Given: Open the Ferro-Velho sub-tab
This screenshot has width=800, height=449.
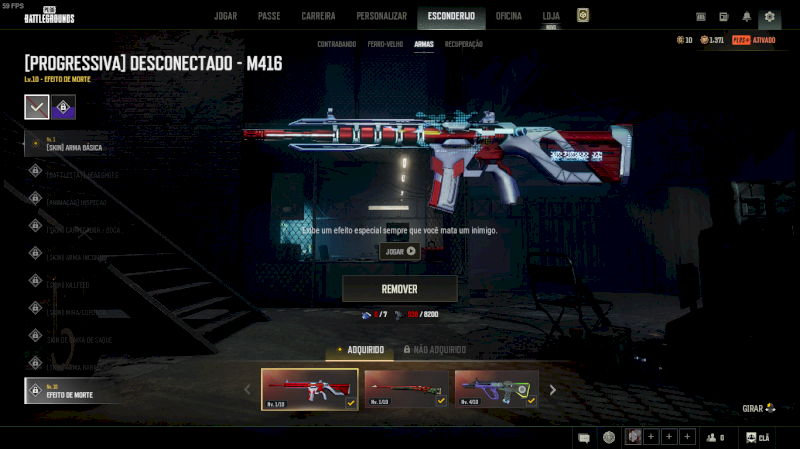Looking at the screenshot, I should 385,45.
